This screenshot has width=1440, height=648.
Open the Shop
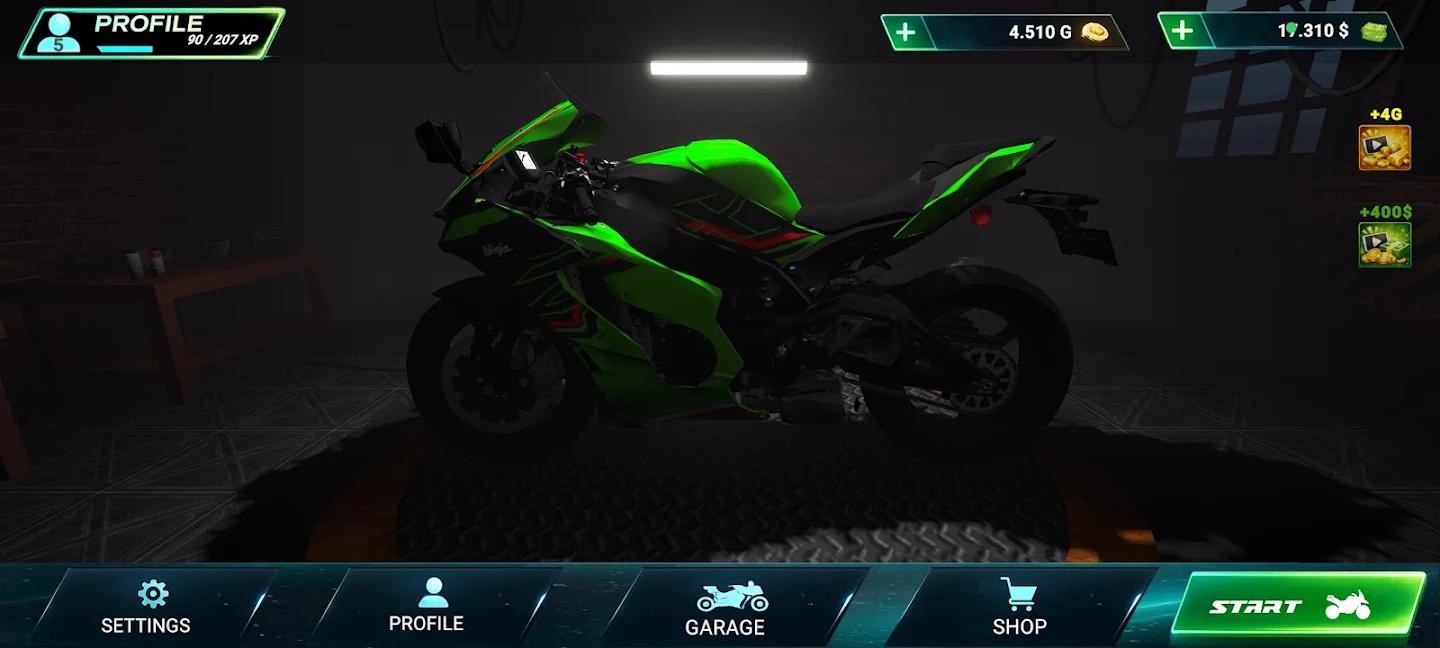click(x=1019, y=607)
